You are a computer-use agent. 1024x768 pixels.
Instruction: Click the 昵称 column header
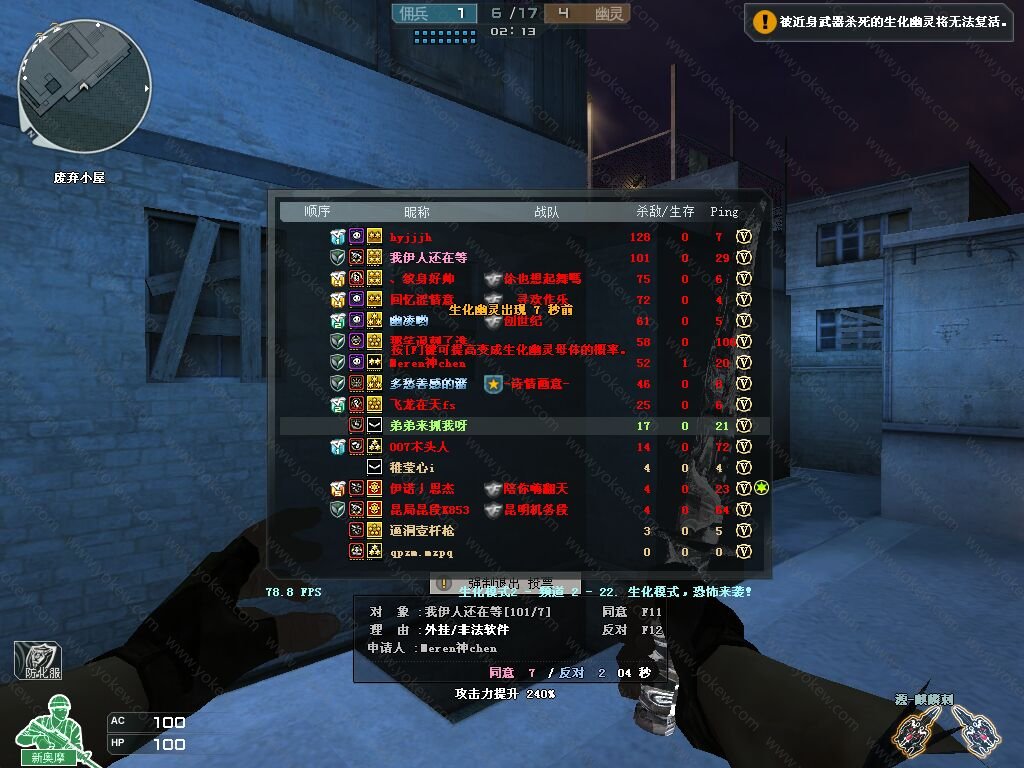point(416,212)
